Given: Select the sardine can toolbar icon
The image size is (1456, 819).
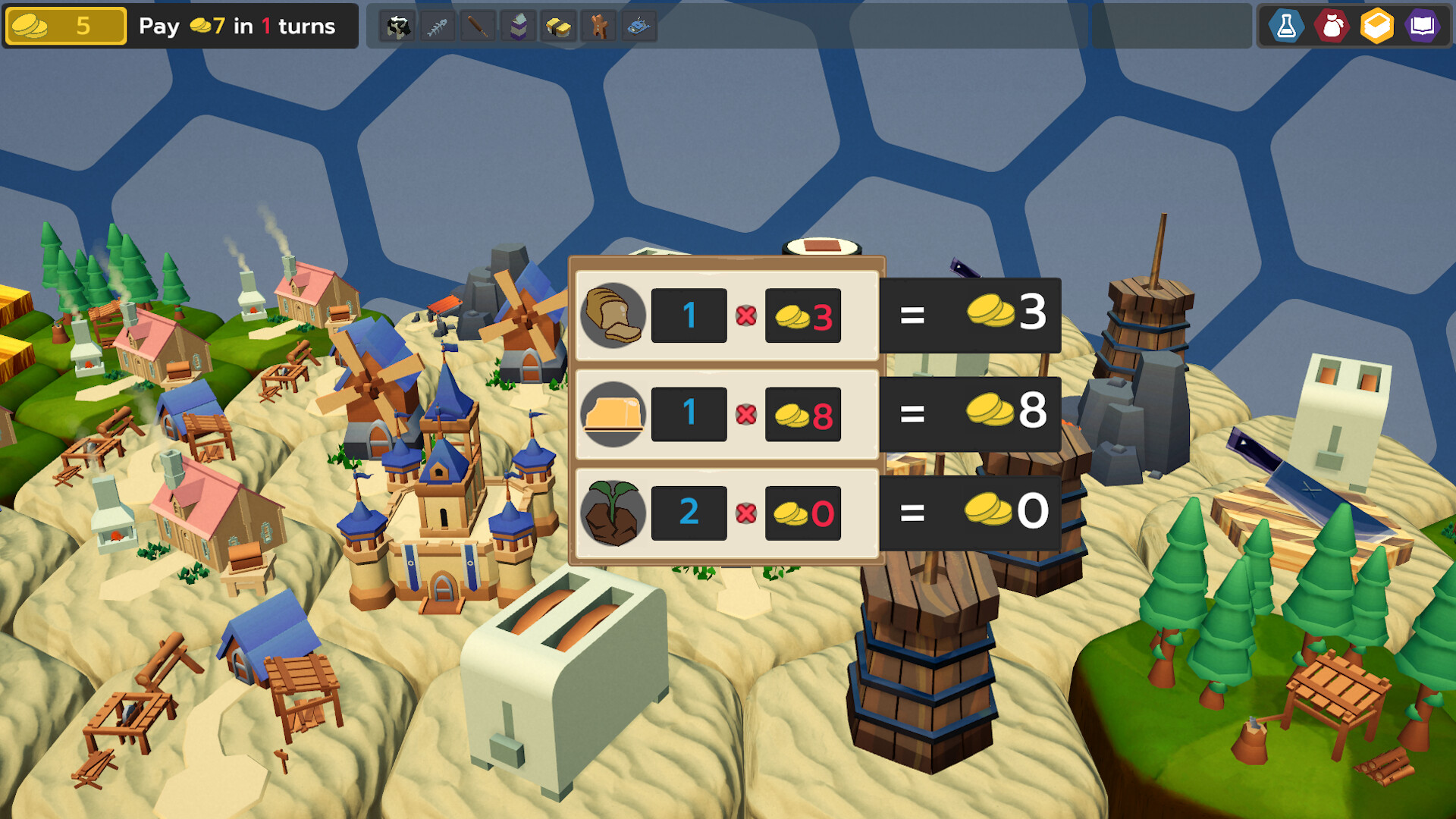Looking at the screenshot, I should [639, 25].
